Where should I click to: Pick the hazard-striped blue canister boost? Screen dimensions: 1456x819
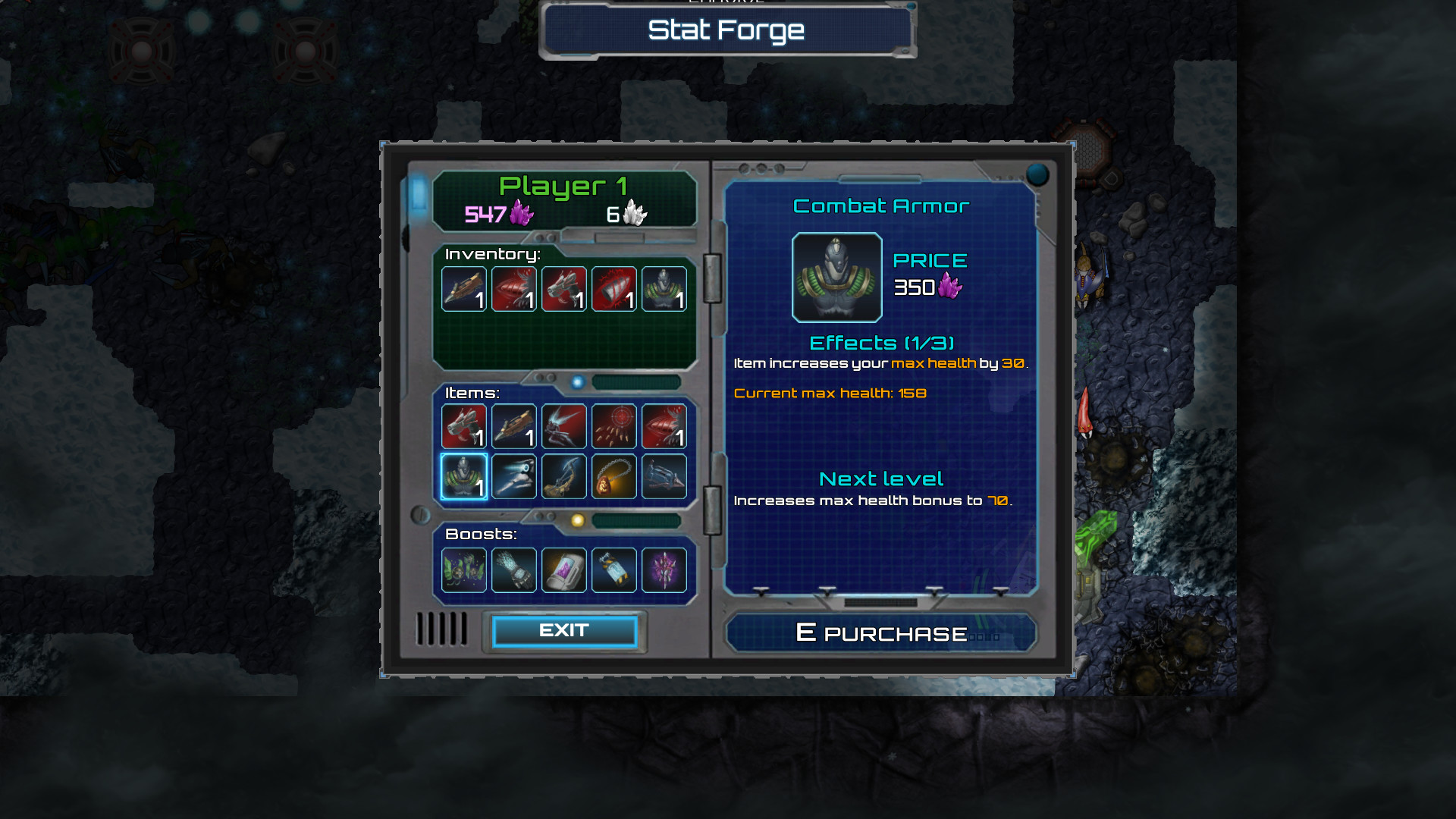coord(614,570)
